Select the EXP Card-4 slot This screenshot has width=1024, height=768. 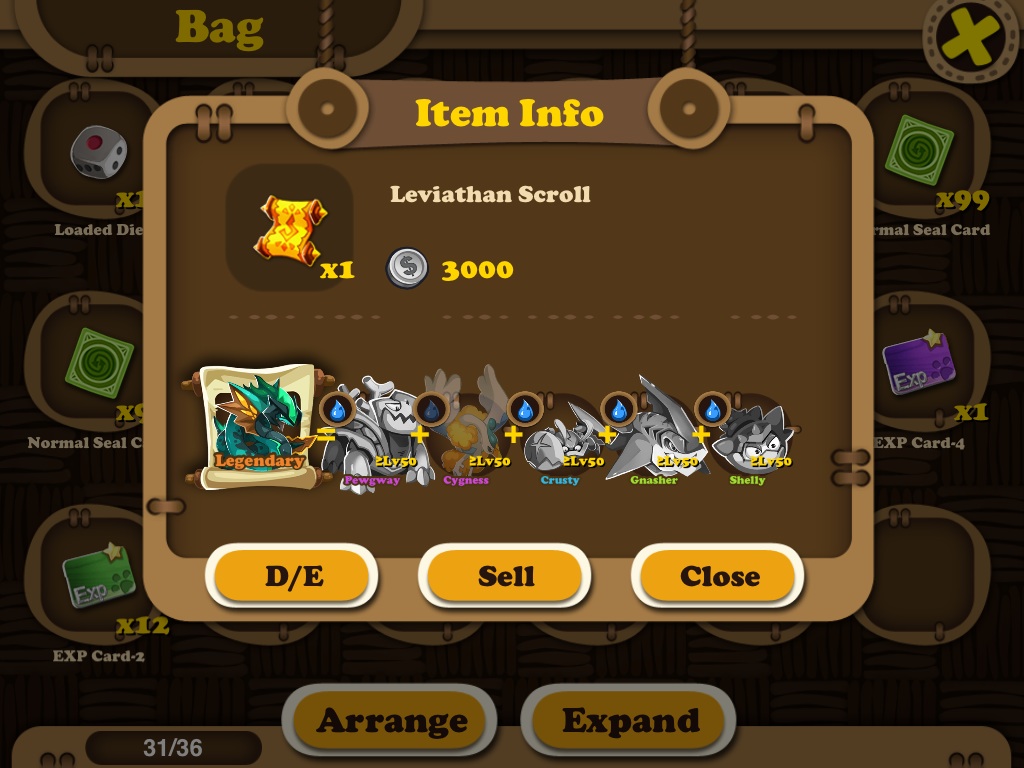(x=920, y=367)
